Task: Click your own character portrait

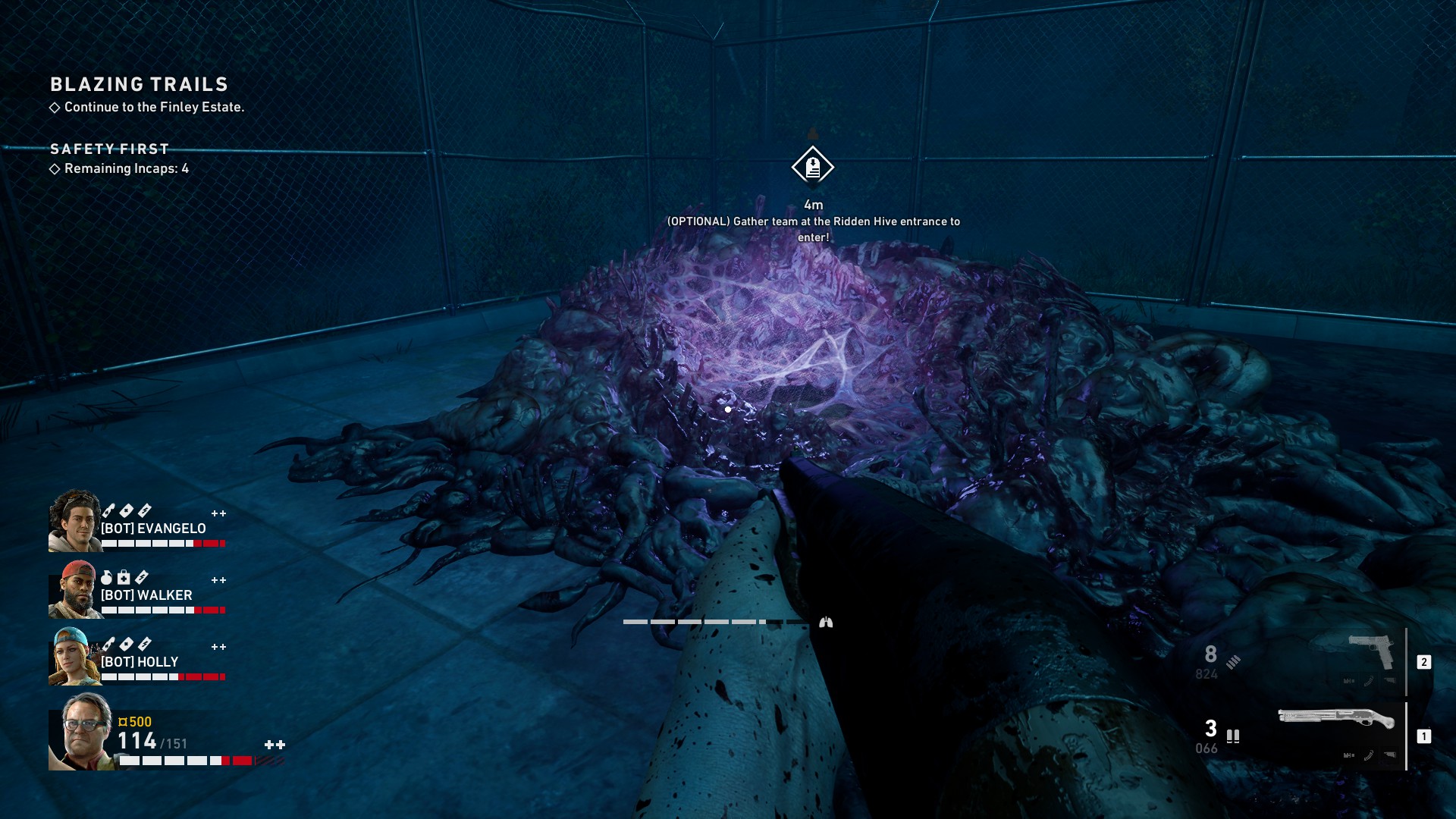Action: tap(82, 732)
